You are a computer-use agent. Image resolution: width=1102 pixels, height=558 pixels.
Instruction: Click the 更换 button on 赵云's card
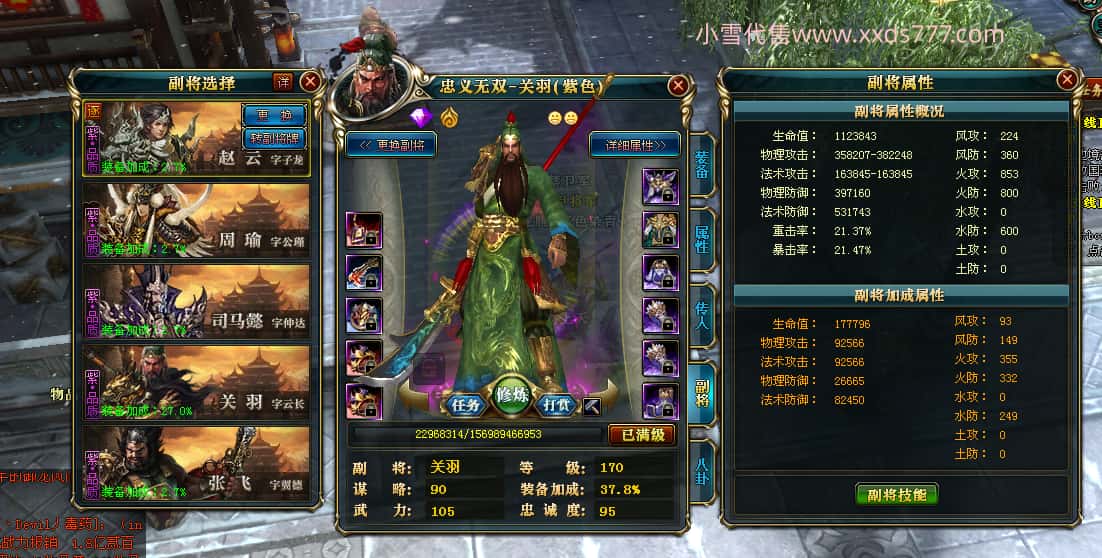click(274, 115)
